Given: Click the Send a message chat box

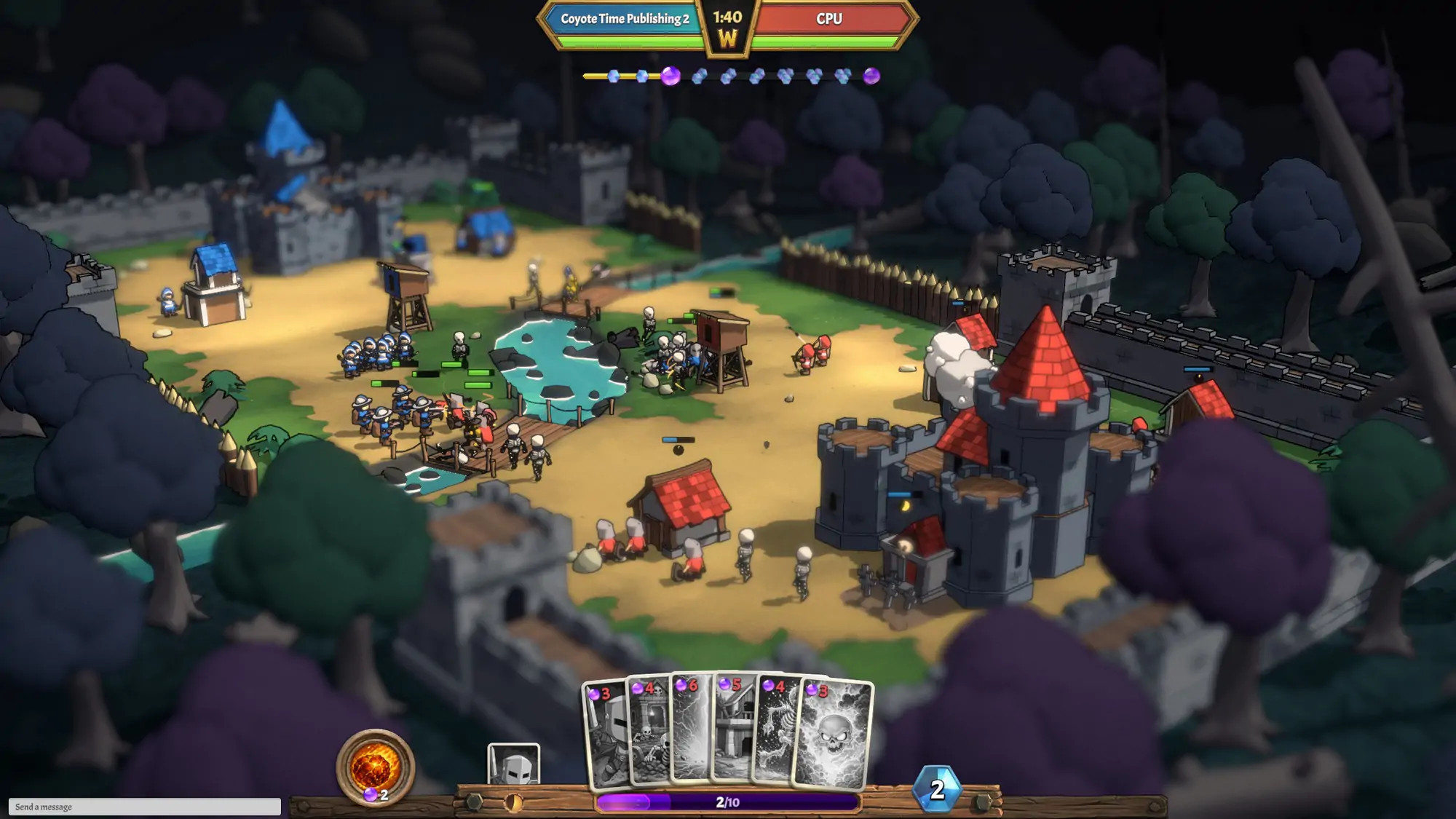Looking at the screenshot, I should coord(144,807).
